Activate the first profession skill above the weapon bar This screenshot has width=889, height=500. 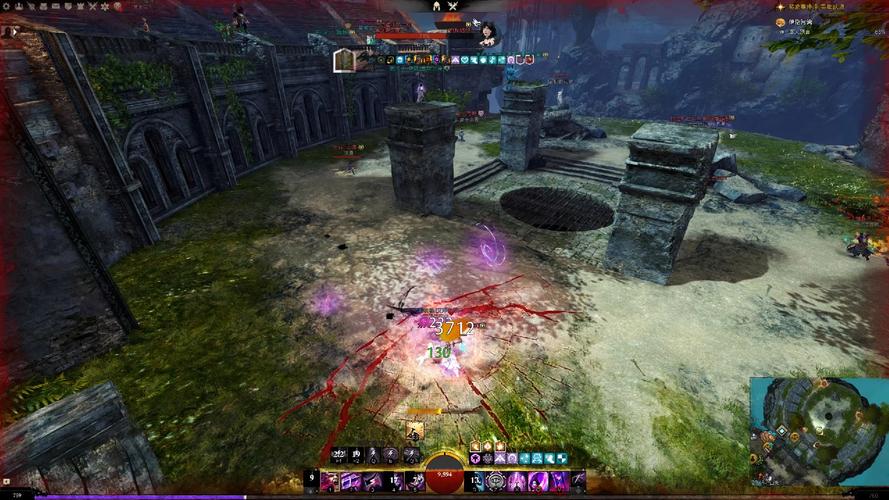(x=338, y=456)
